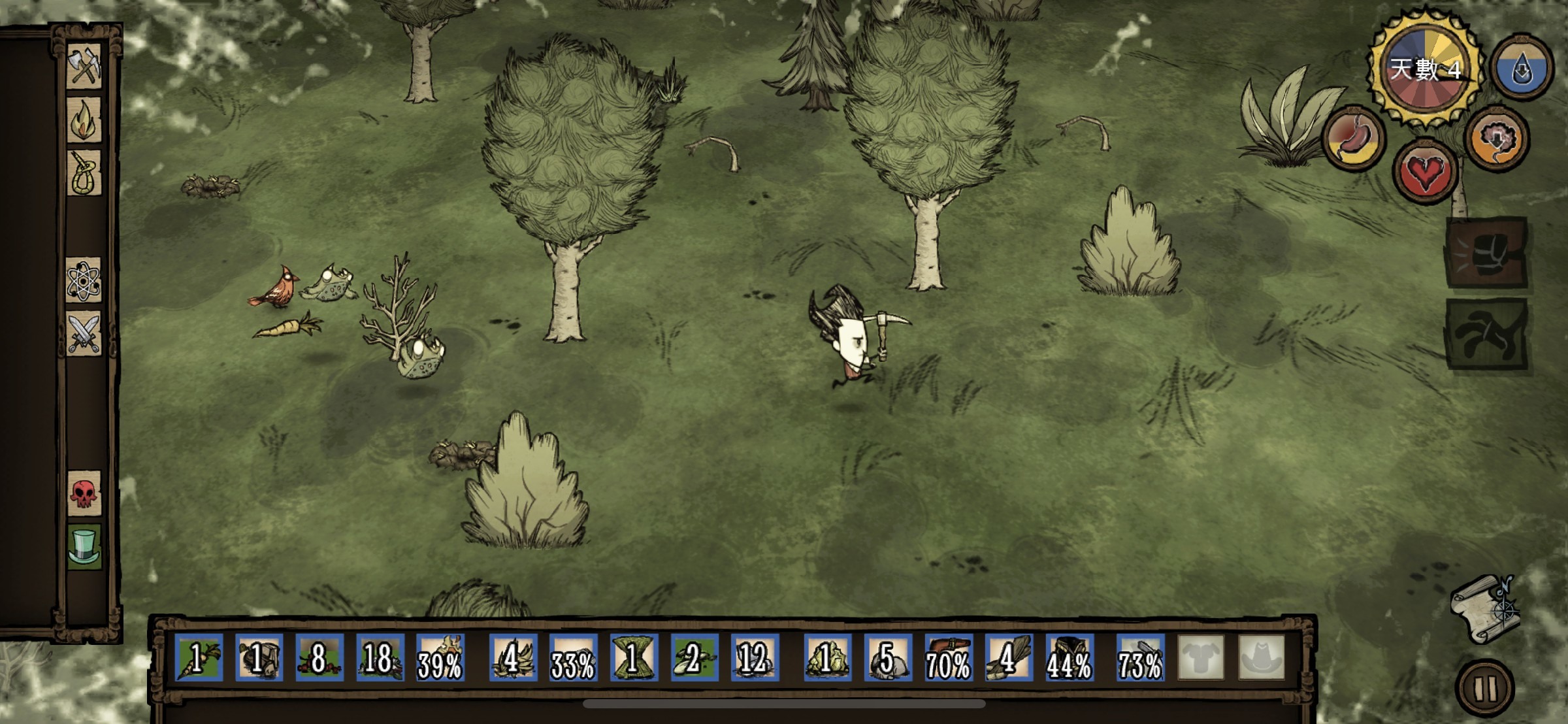Open the rope trap Survival tab
The image size is (1568, 724).
tap(84, 173)
